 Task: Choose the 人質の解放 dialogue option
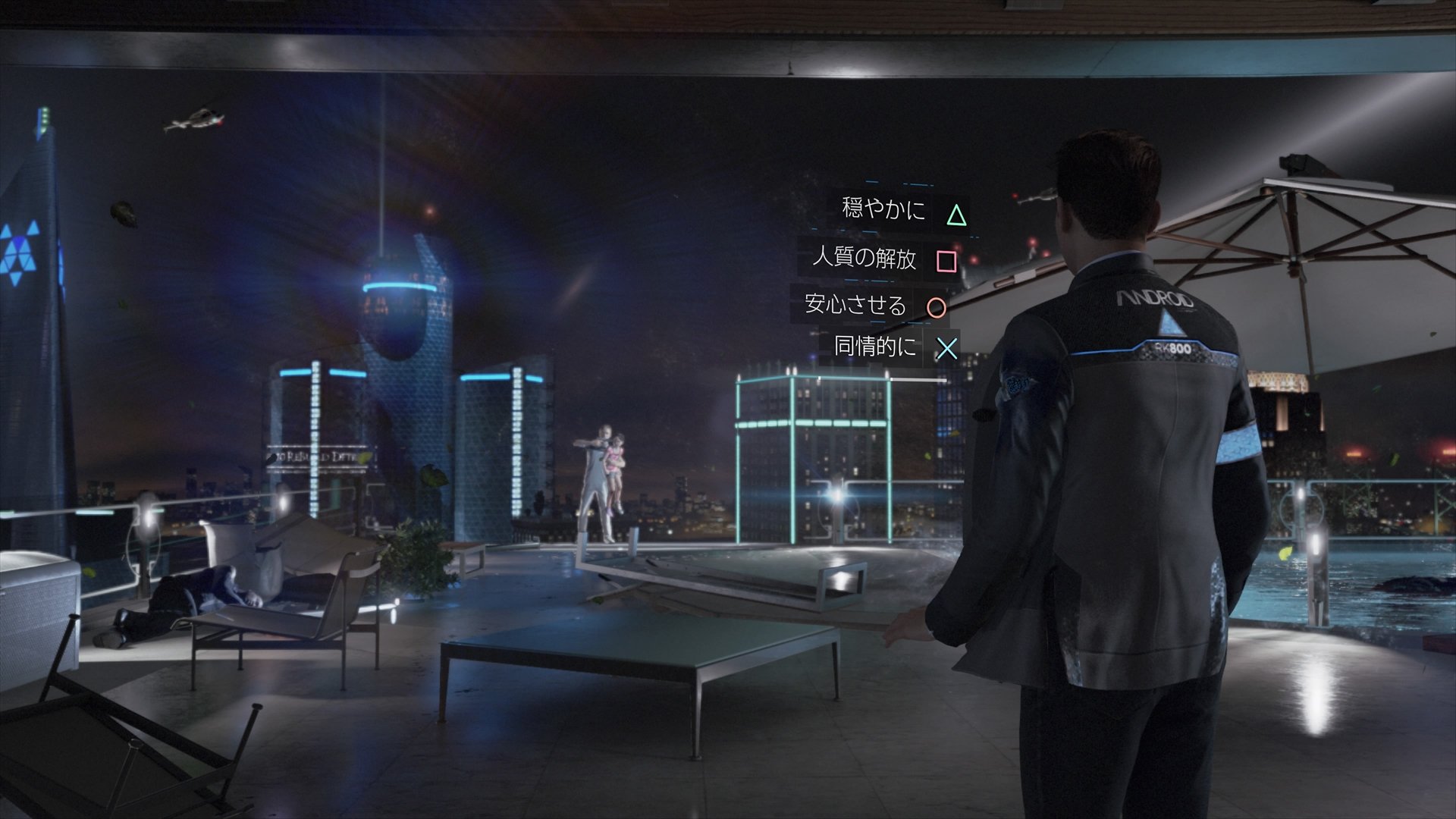(x=867, y=259)
